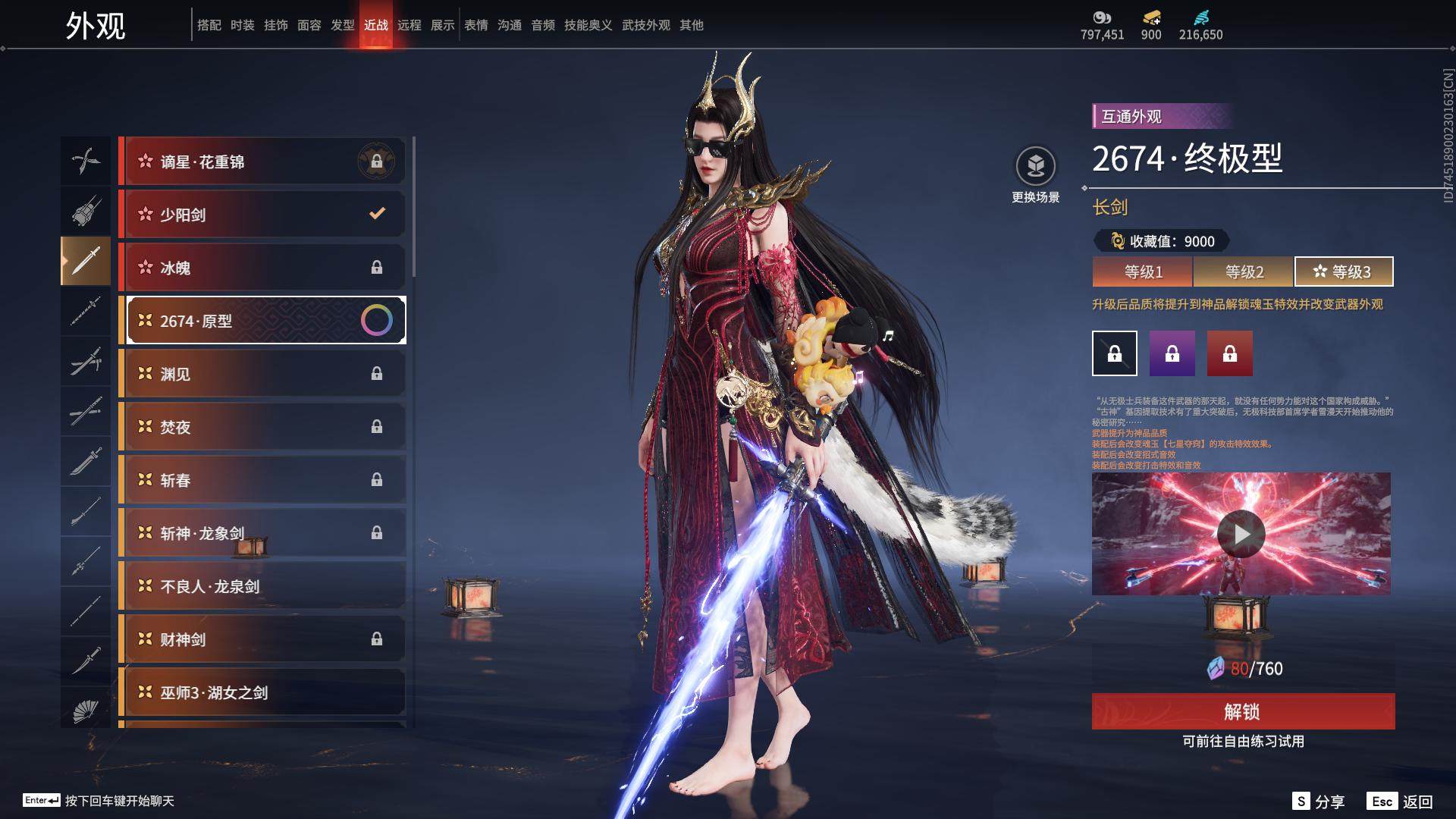
Task: Select the folding fan weapon category
Action: [86, 711]
